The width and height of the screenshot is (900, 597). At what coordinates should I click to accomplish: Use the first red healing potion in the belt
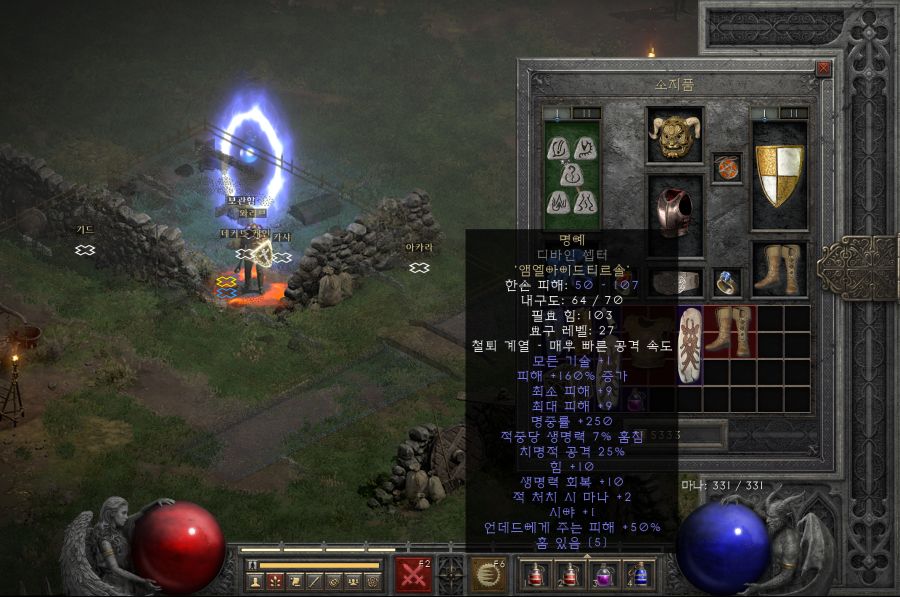click(537, 575)
